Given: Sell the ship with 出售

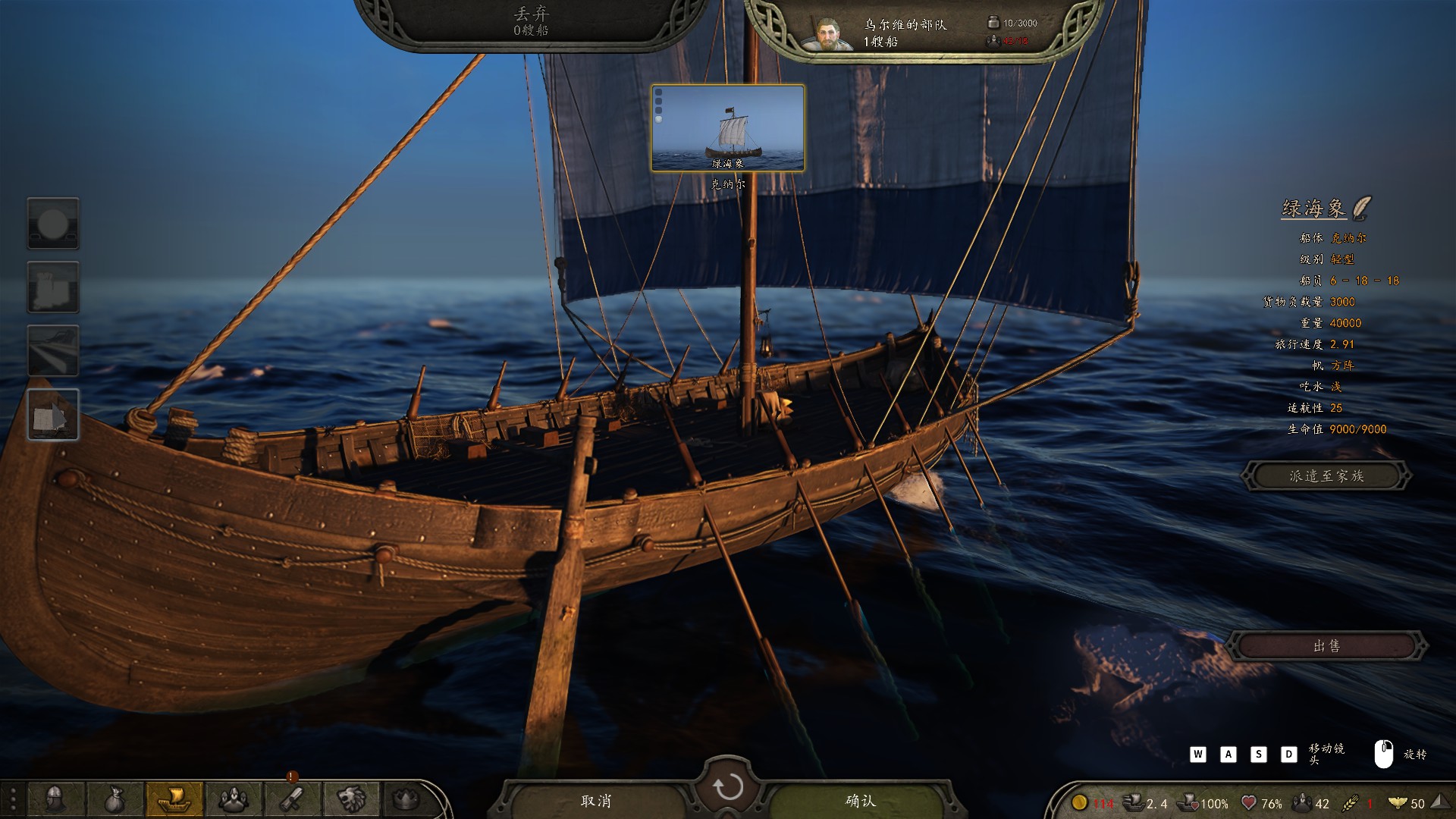Looking at the screenshot, I should coord(1326,646).
